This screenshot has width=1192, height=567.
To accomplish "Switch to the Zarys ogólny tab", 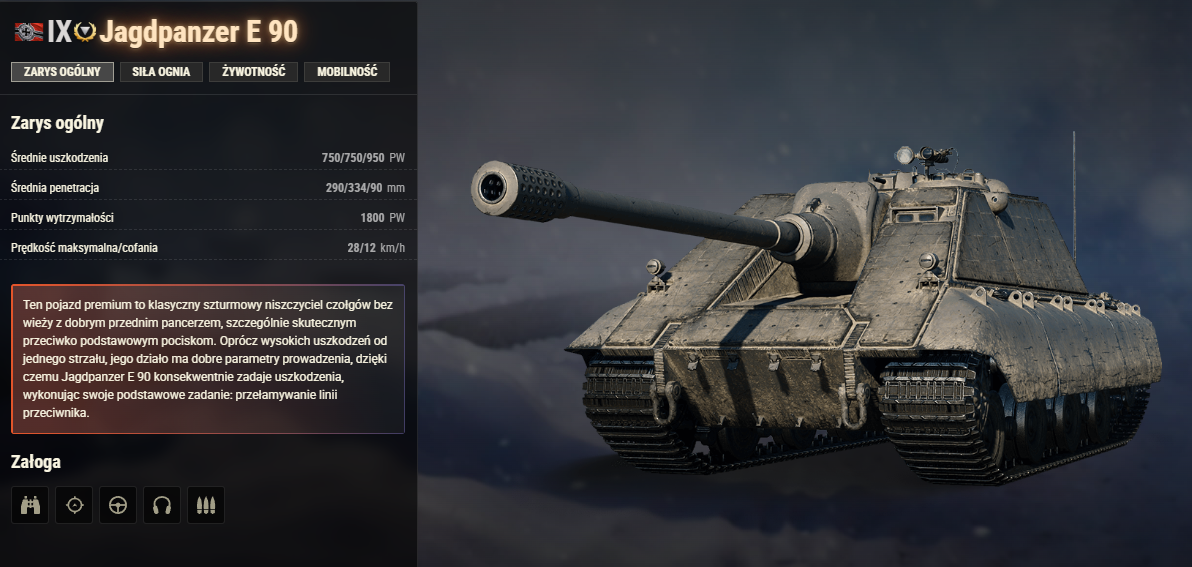I will 62,72.
